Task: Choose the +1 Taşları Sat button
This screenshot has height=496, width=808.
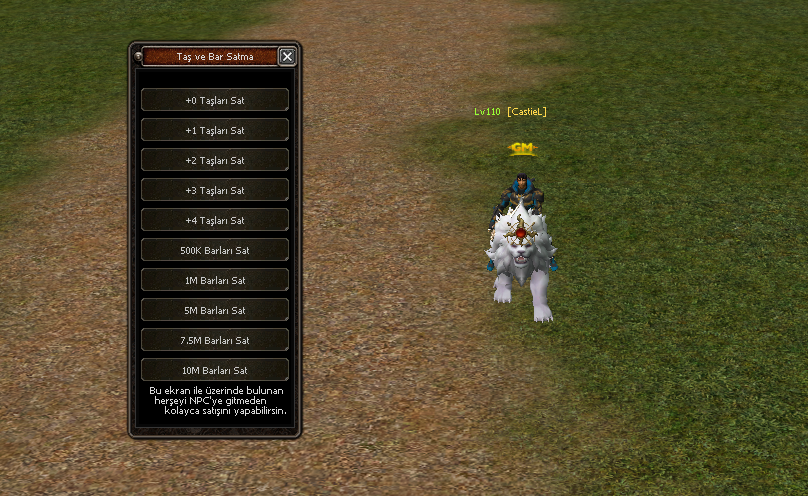Action: (215, 130)
